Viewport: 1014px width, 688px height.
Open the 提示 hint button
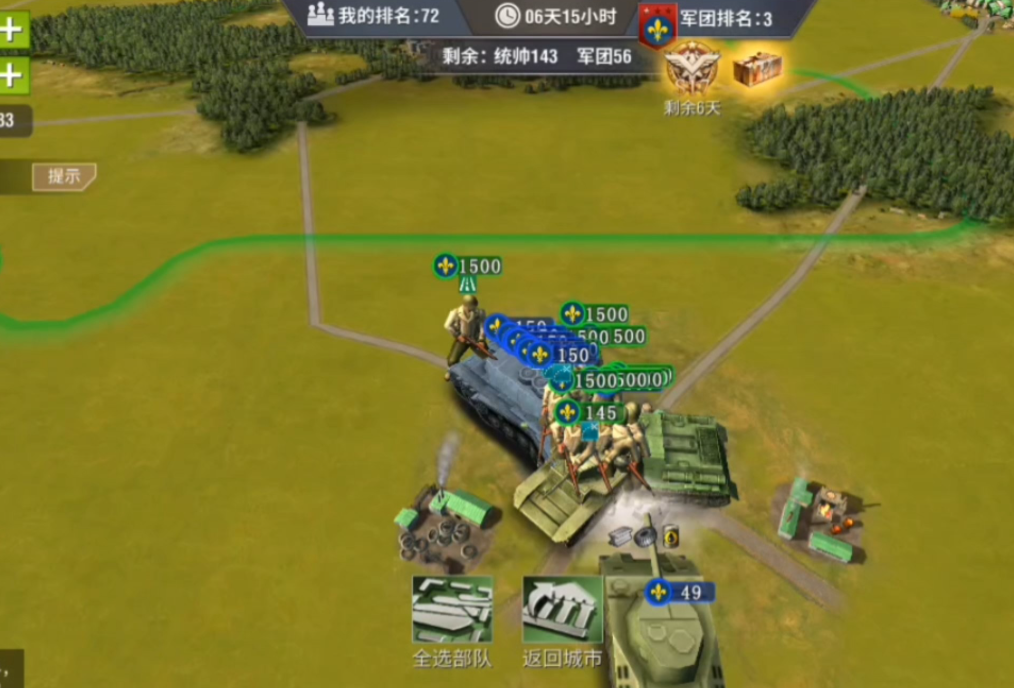click(64, 177)
